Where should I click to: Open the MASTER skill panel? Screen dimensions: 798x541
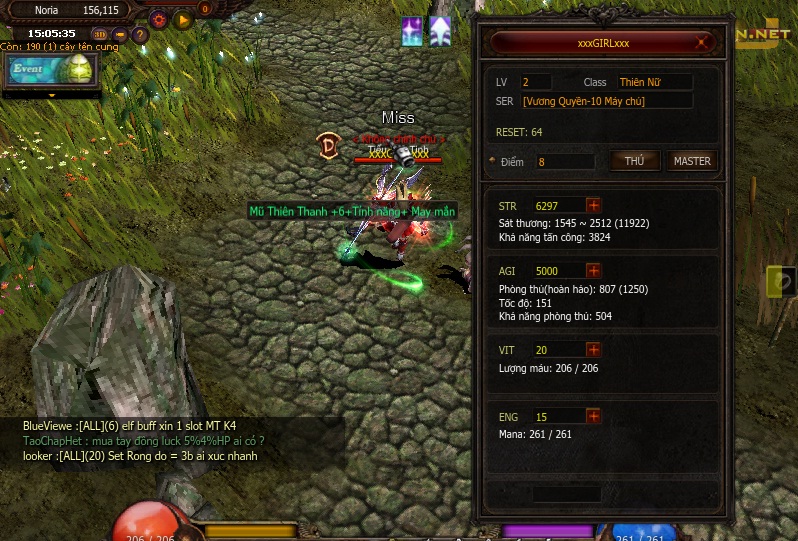coord(692,161)
